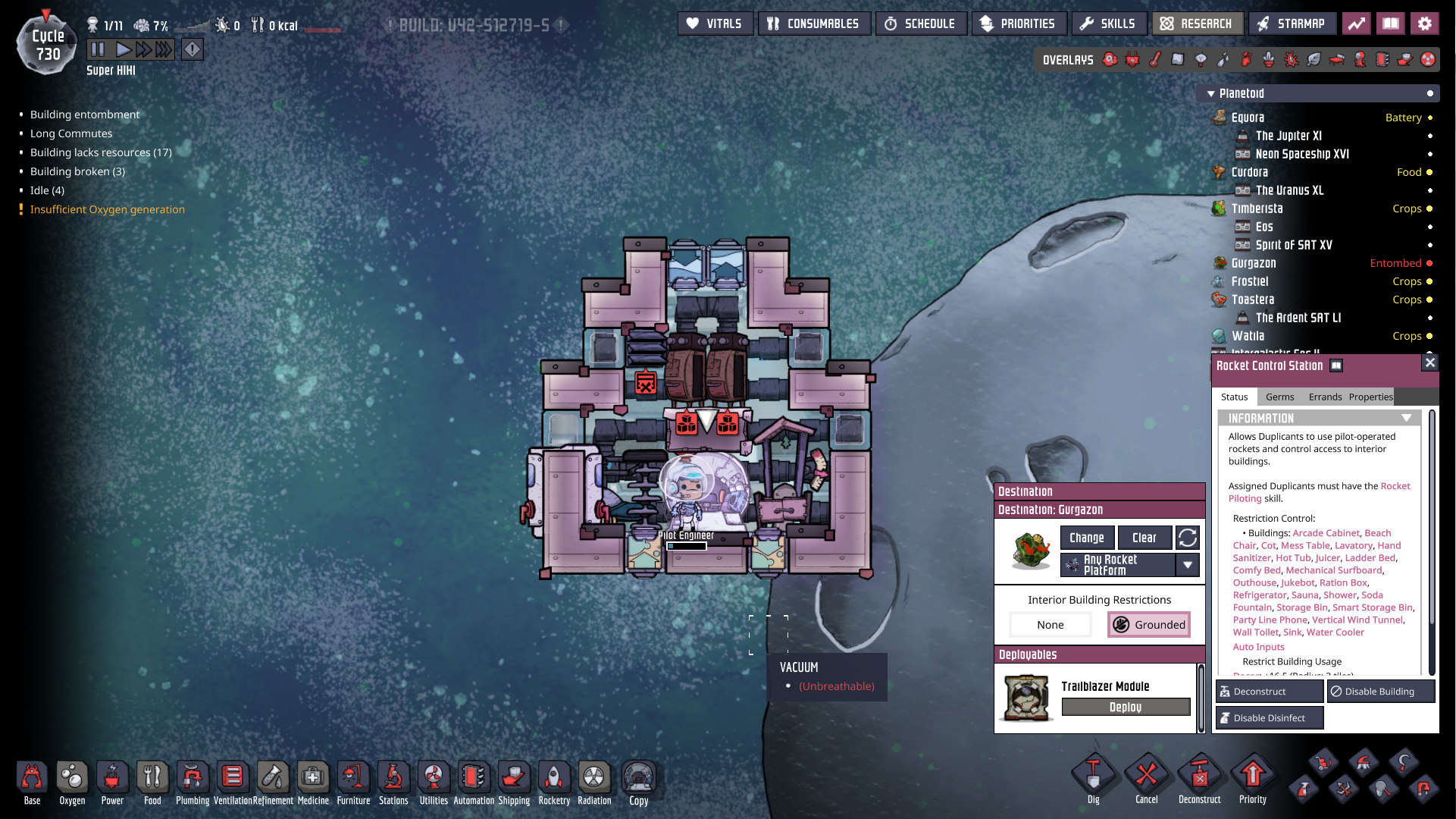The width and height of the screenshot is (1456, 819).
Task: Pause the game simulation
Action: (x=98, y=50)
